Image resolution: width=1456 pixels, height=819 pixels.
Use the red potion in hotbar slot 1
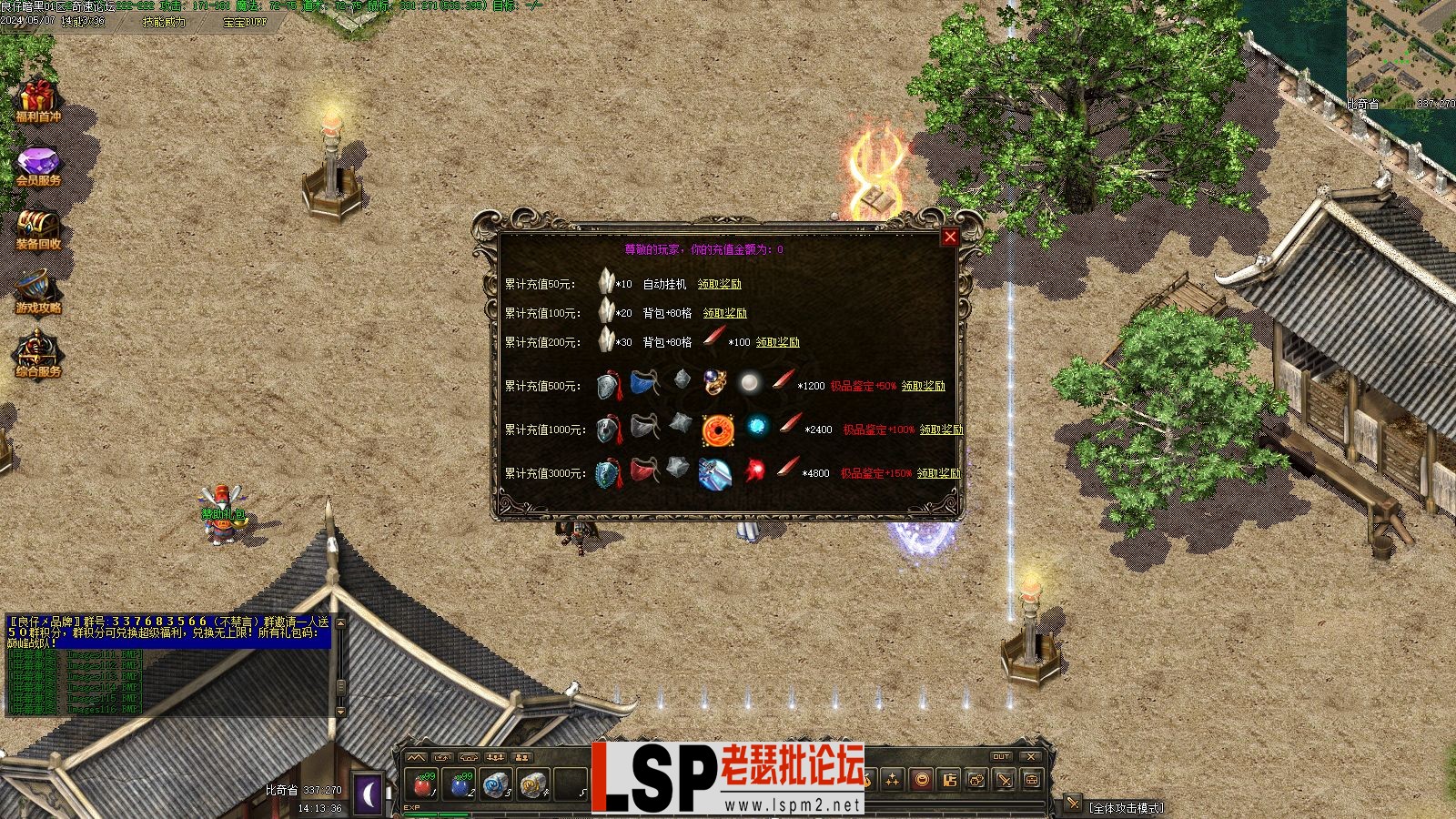tap(422, 784)
